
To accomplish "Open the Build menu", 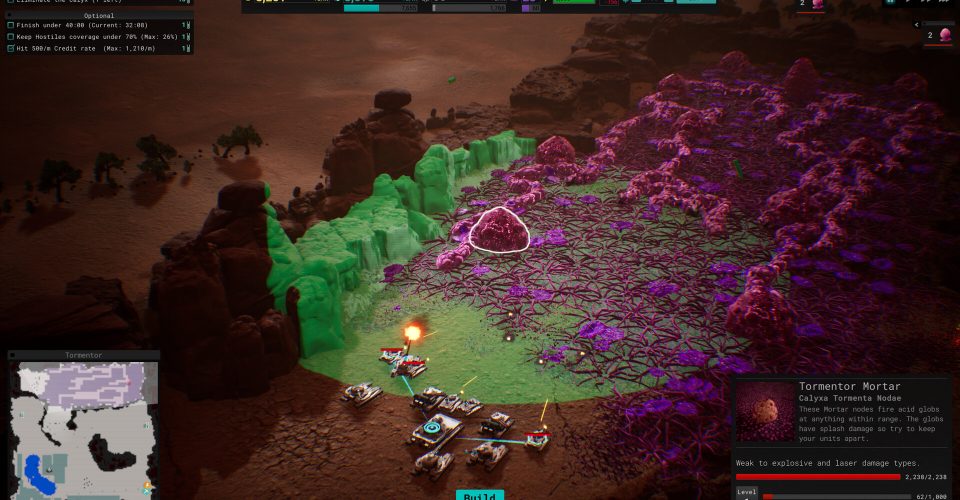I will click(x=480, y=494).
